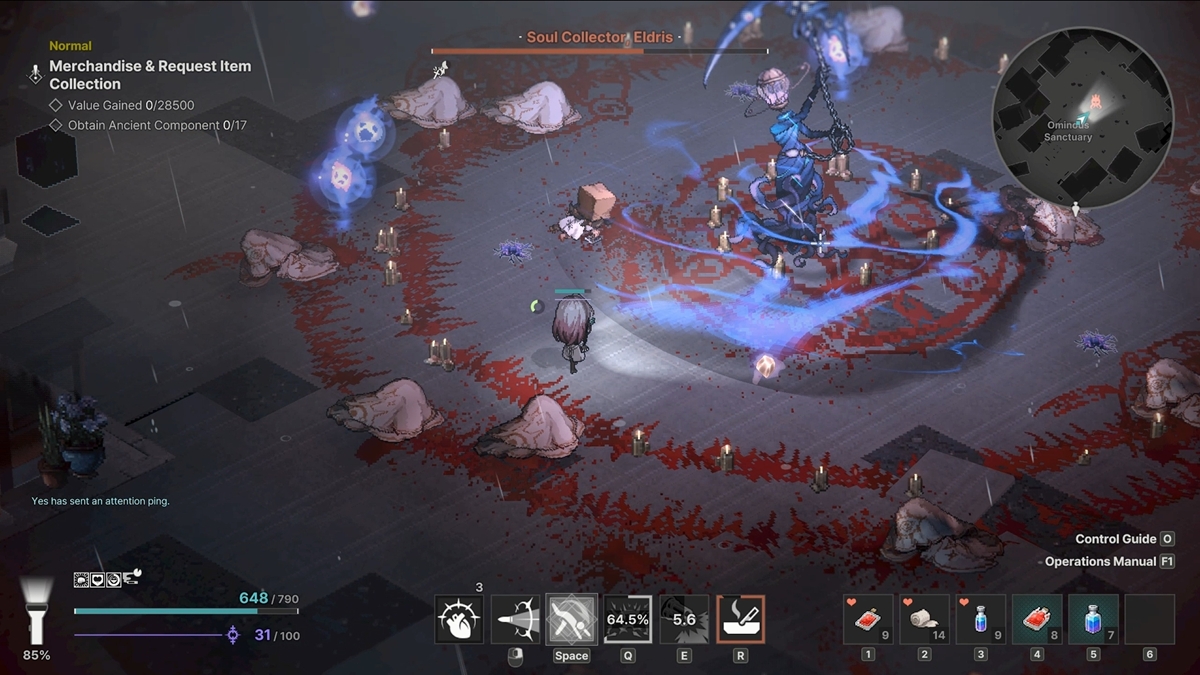Select the bullet shot attack icon

(516, 620)
